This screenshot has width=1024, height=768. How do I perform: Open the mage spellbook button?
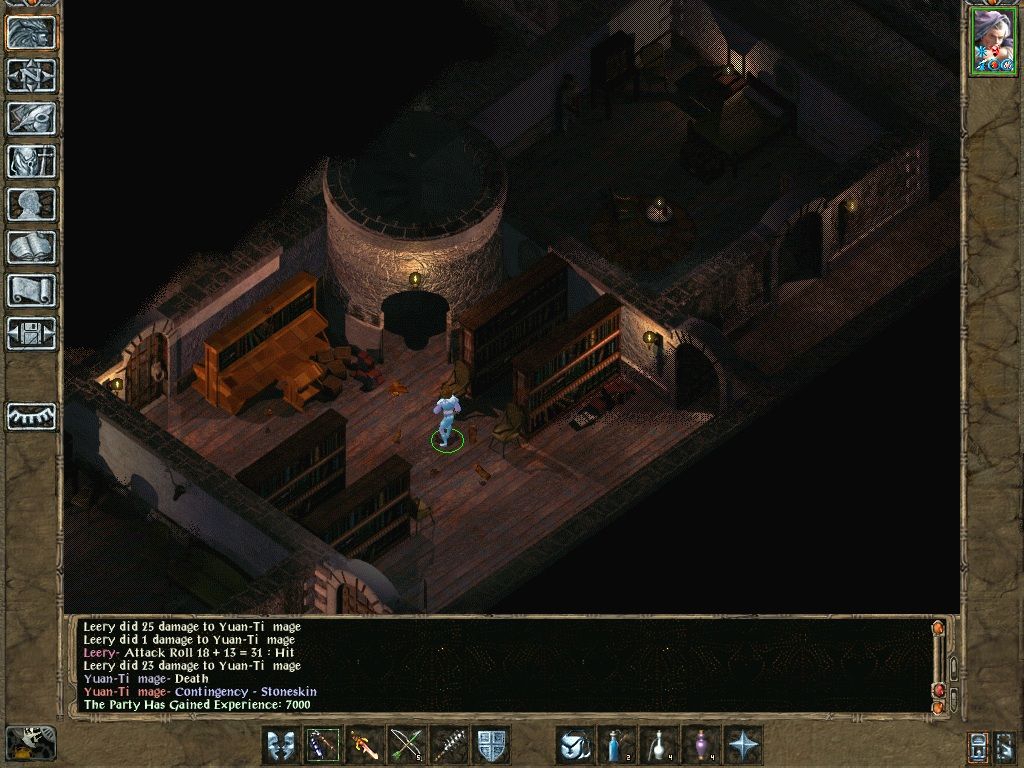tap(32, 247)
